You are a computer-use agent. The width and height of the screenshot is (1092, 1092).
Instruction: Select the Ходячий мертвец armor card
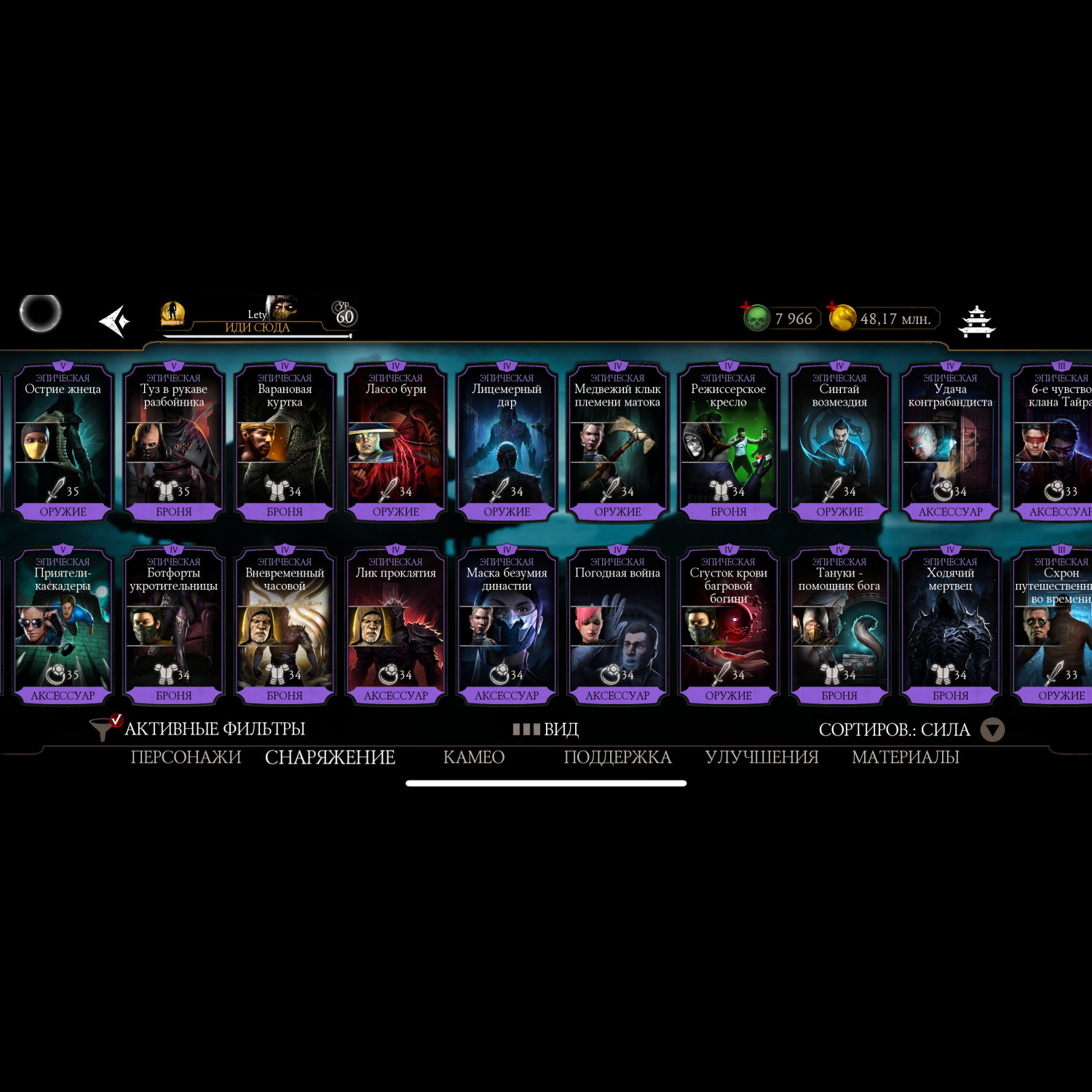pyautogui.click(x=950, y=626)
